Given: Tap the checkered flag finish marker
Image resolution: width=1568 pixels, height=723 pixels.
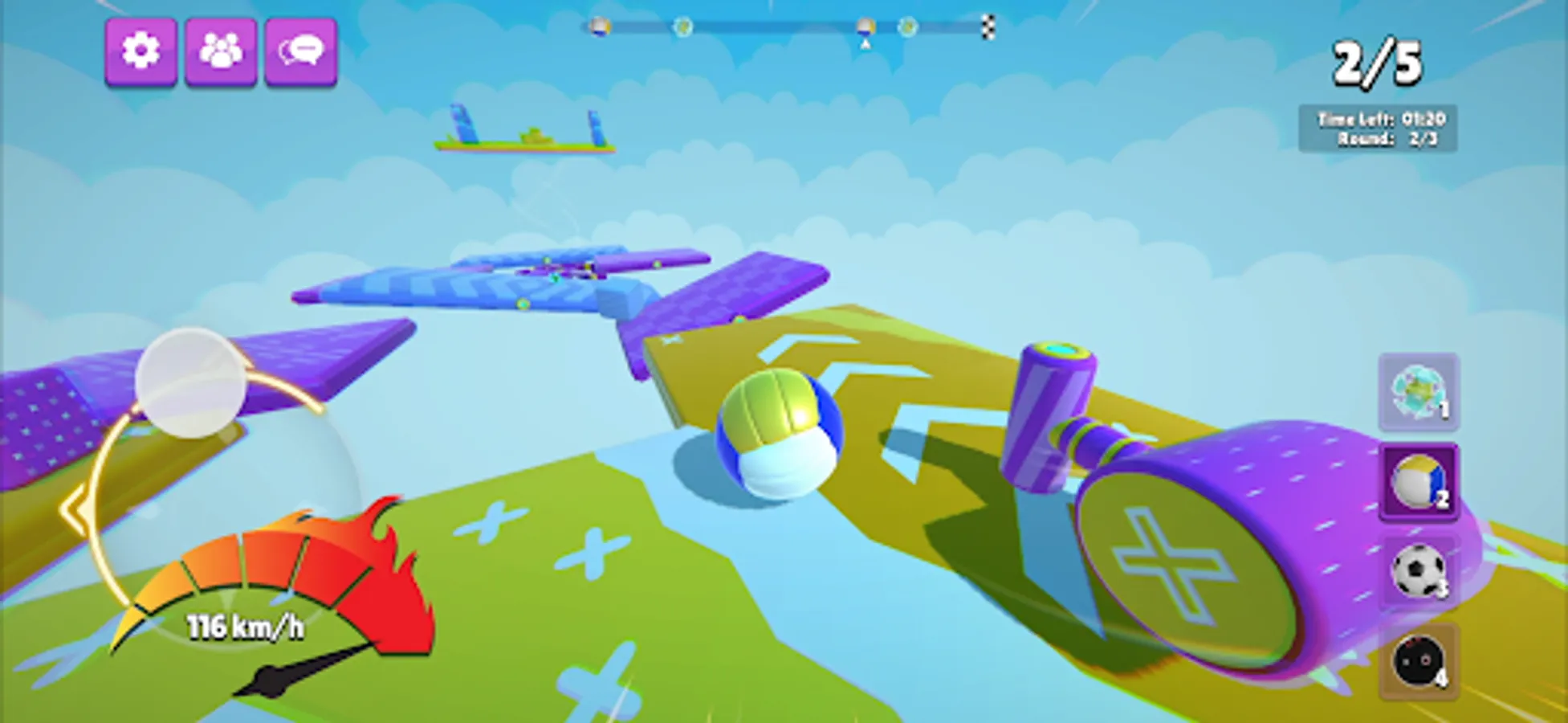Looking at the screenshot, I should coord(989,27).
